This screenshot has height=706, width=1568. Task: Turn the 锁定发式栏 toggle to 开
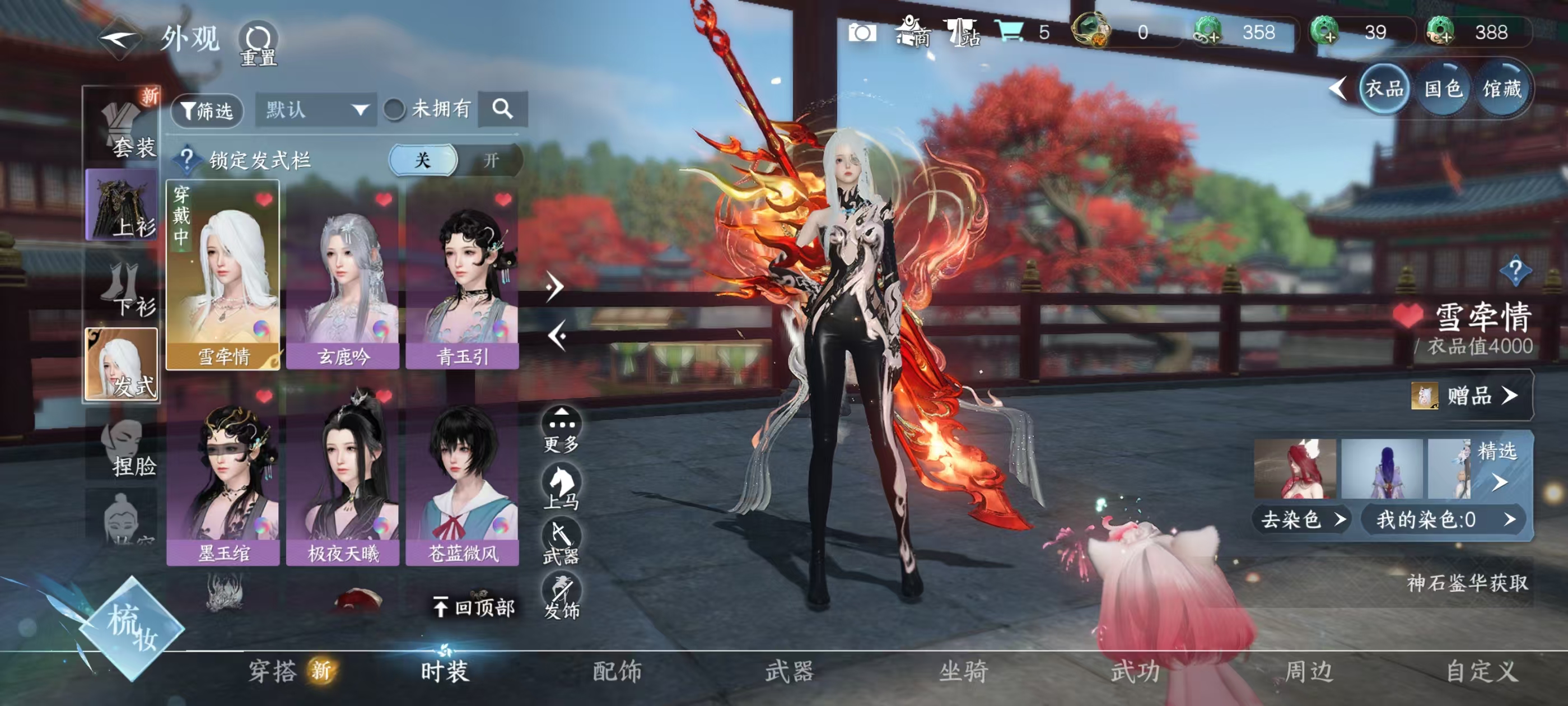pyautogui.click(x=491, y=160)
